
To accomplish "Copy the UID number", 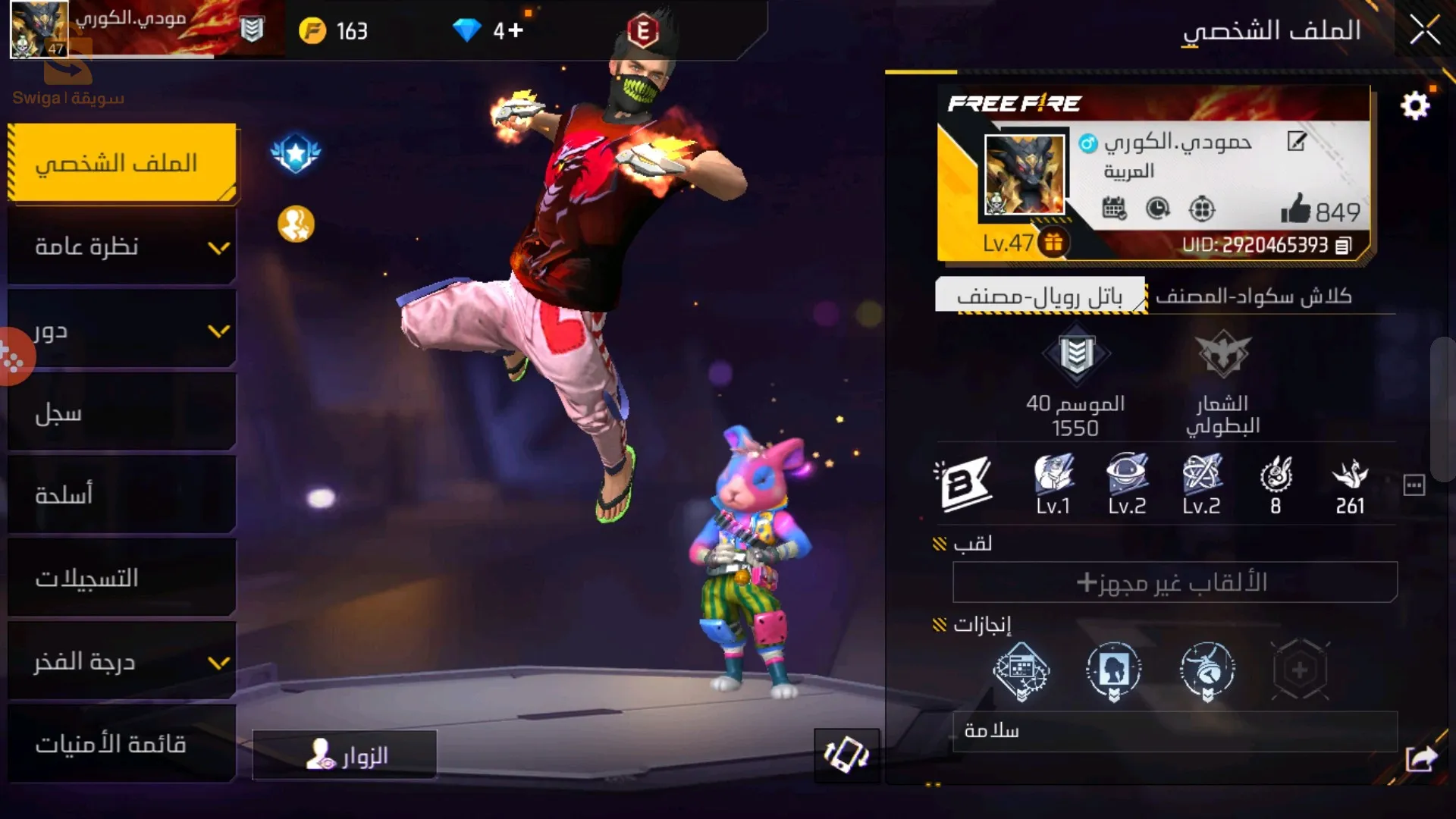I will [1343, 246].
